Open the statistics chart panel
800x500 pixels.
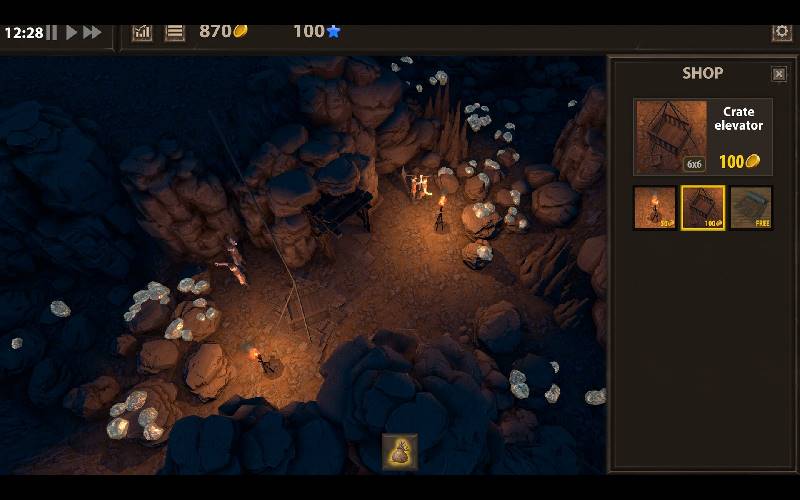coord(142,32)
